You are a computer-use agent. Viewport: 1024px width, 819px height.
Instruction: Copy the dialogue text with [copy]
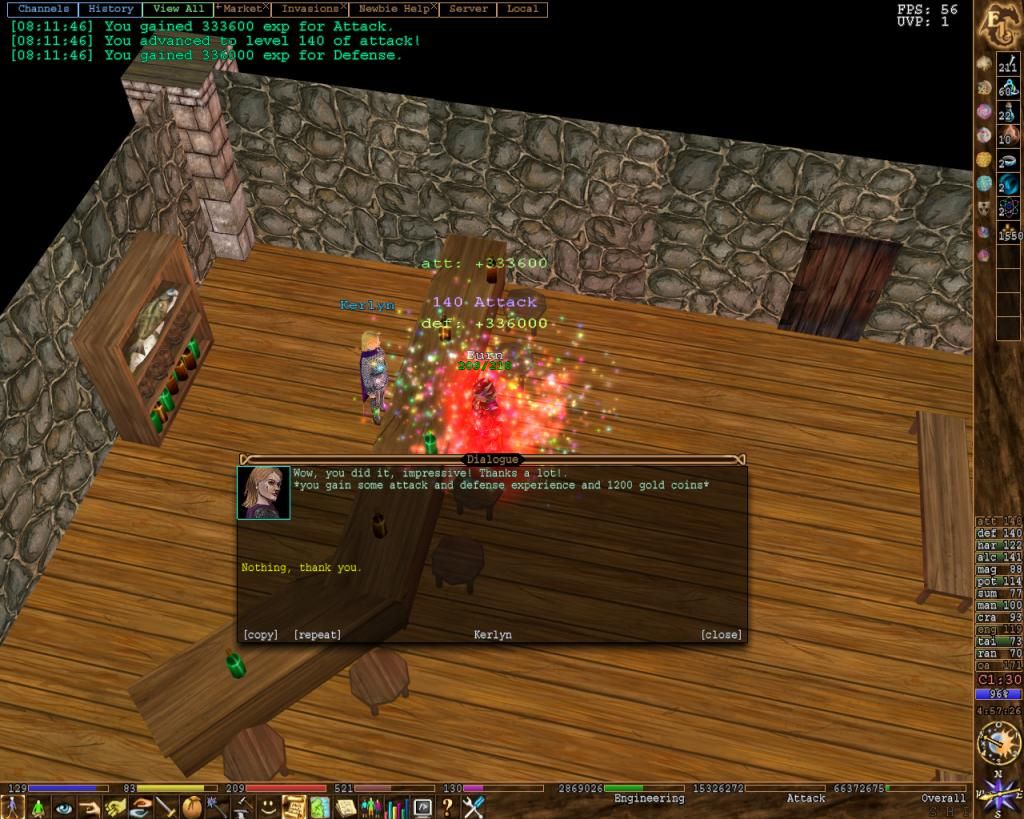coord(261,635)
